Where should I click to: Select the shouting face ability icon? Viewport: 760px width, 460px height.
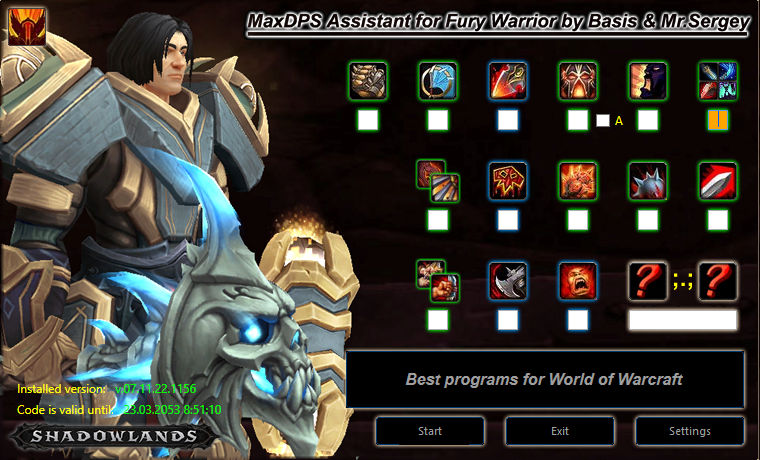[x=577, y=281]
